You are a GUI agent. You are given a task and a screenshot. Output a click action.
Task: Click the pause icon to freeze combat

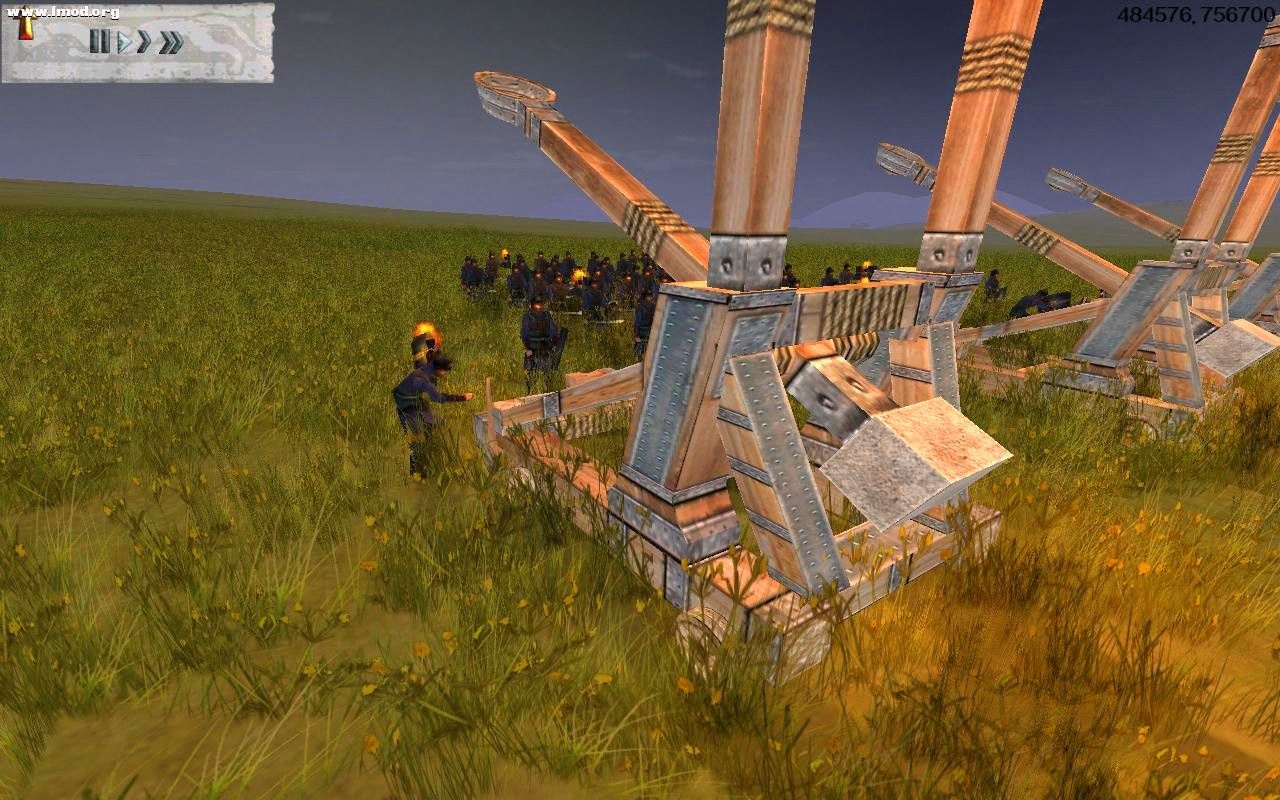[100, 41]
